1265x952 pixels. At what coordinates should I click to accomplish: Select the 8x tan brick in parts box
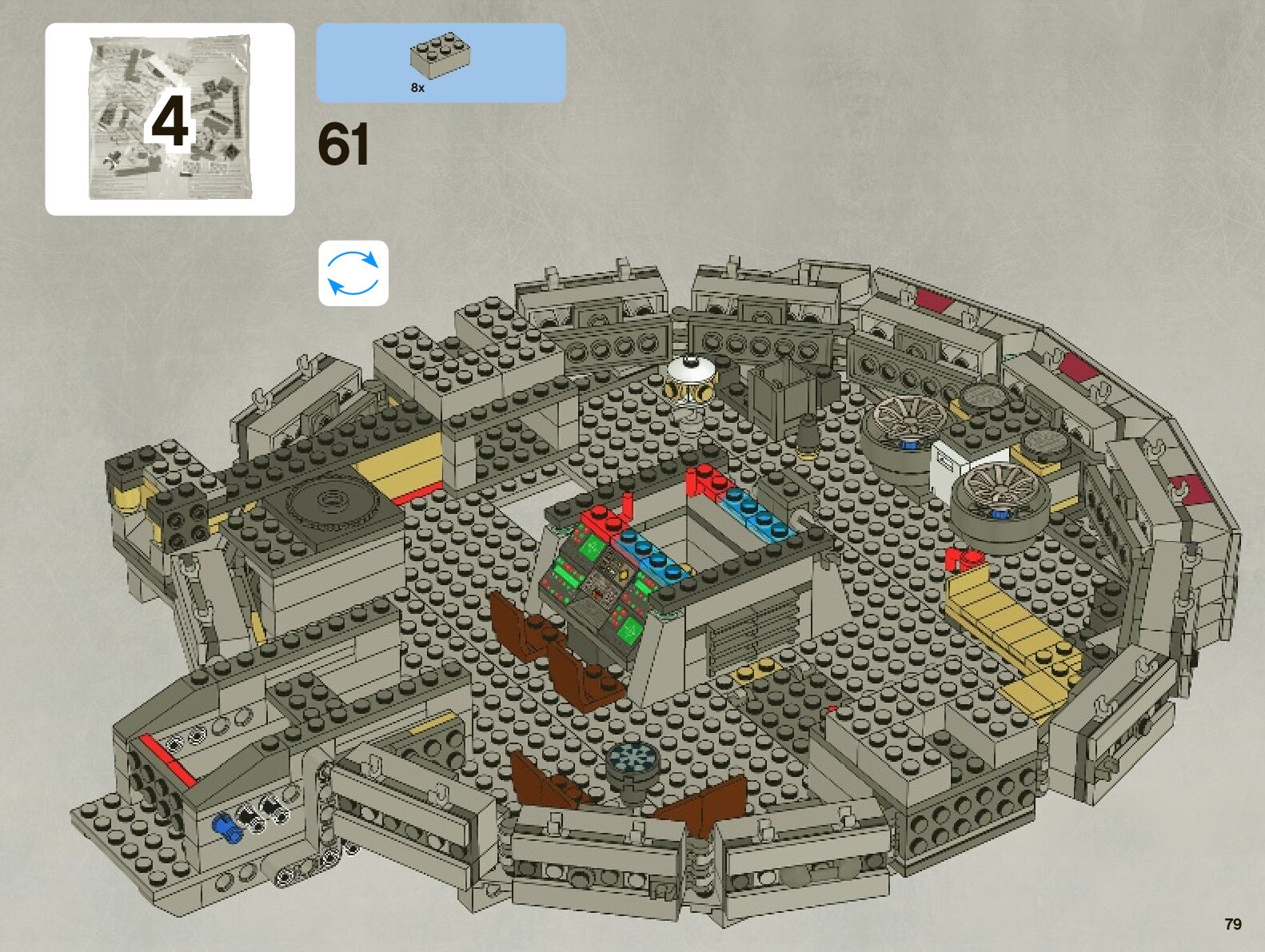pyautogui.click(x=440, y=58)
